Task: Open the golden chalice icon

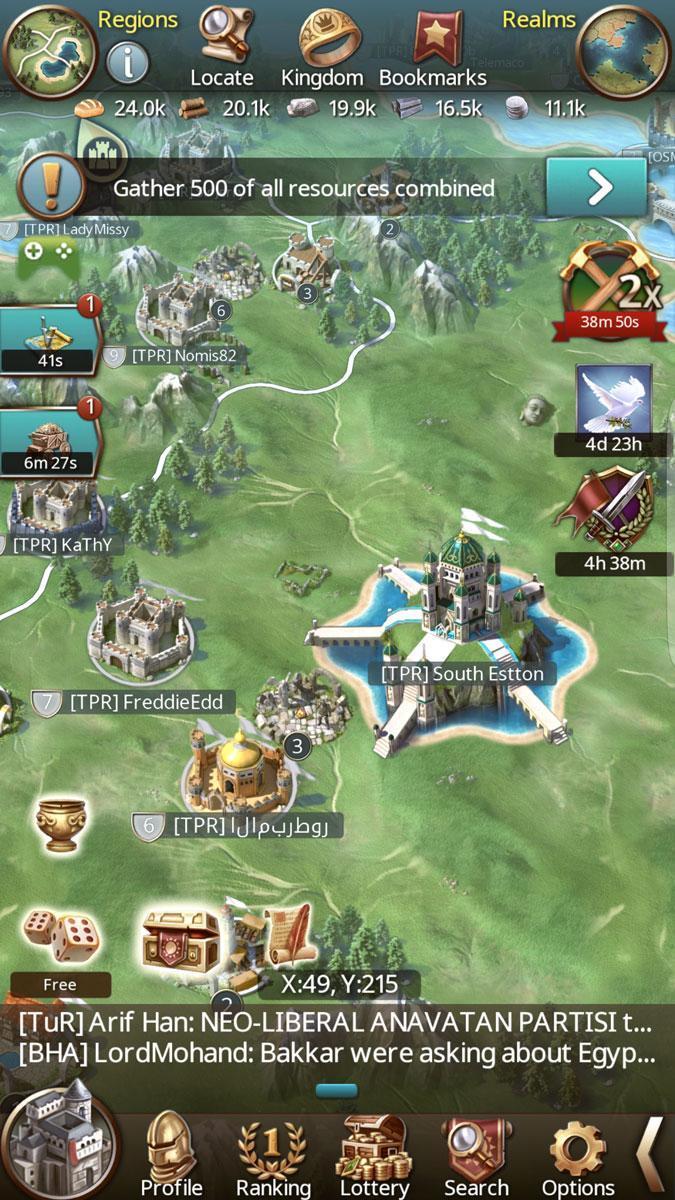Action: click(x=59, y=824)
